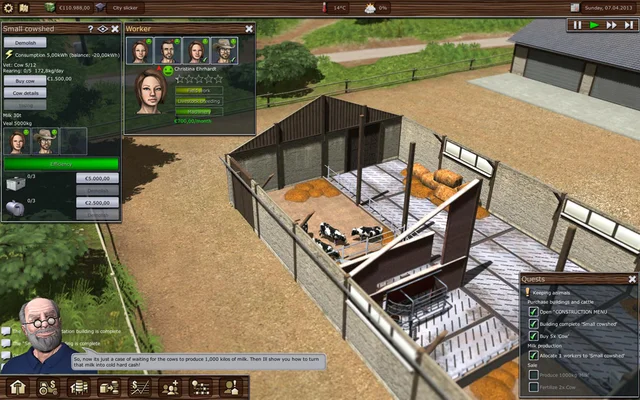
Task: Buy the €5,000.00 cowshed upgrade
Action: coord(96,178)
